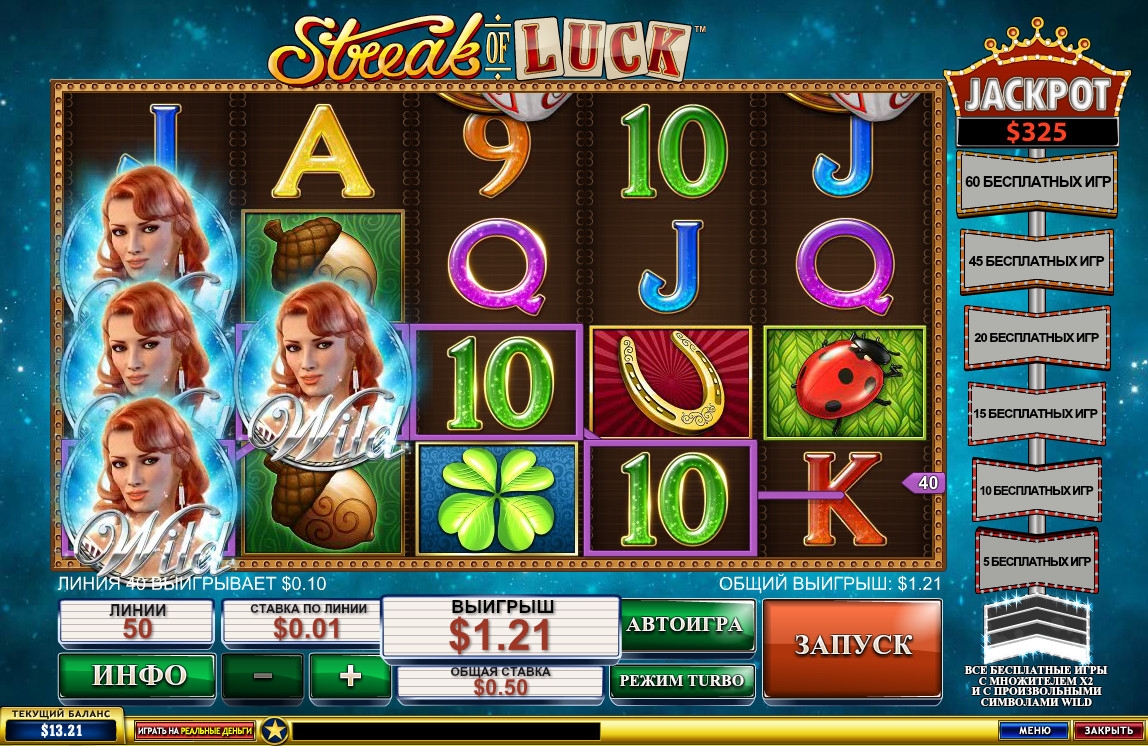Open the ИНФО paytable
The image size is (1148, 746).
coord(138,676)
